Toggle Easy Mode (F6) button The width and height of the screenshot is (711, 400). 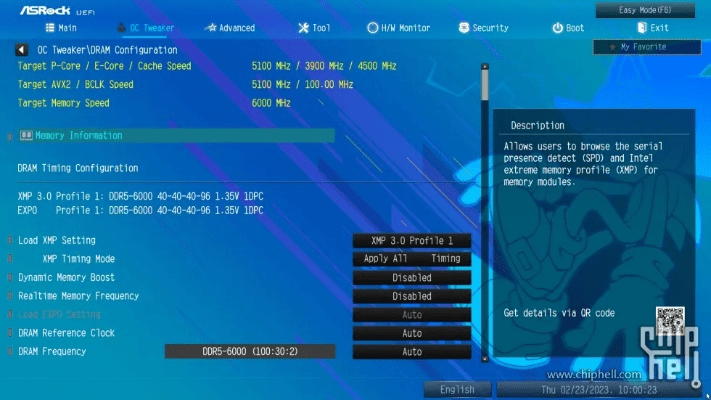pyautogui.click(x=645, y=10)
